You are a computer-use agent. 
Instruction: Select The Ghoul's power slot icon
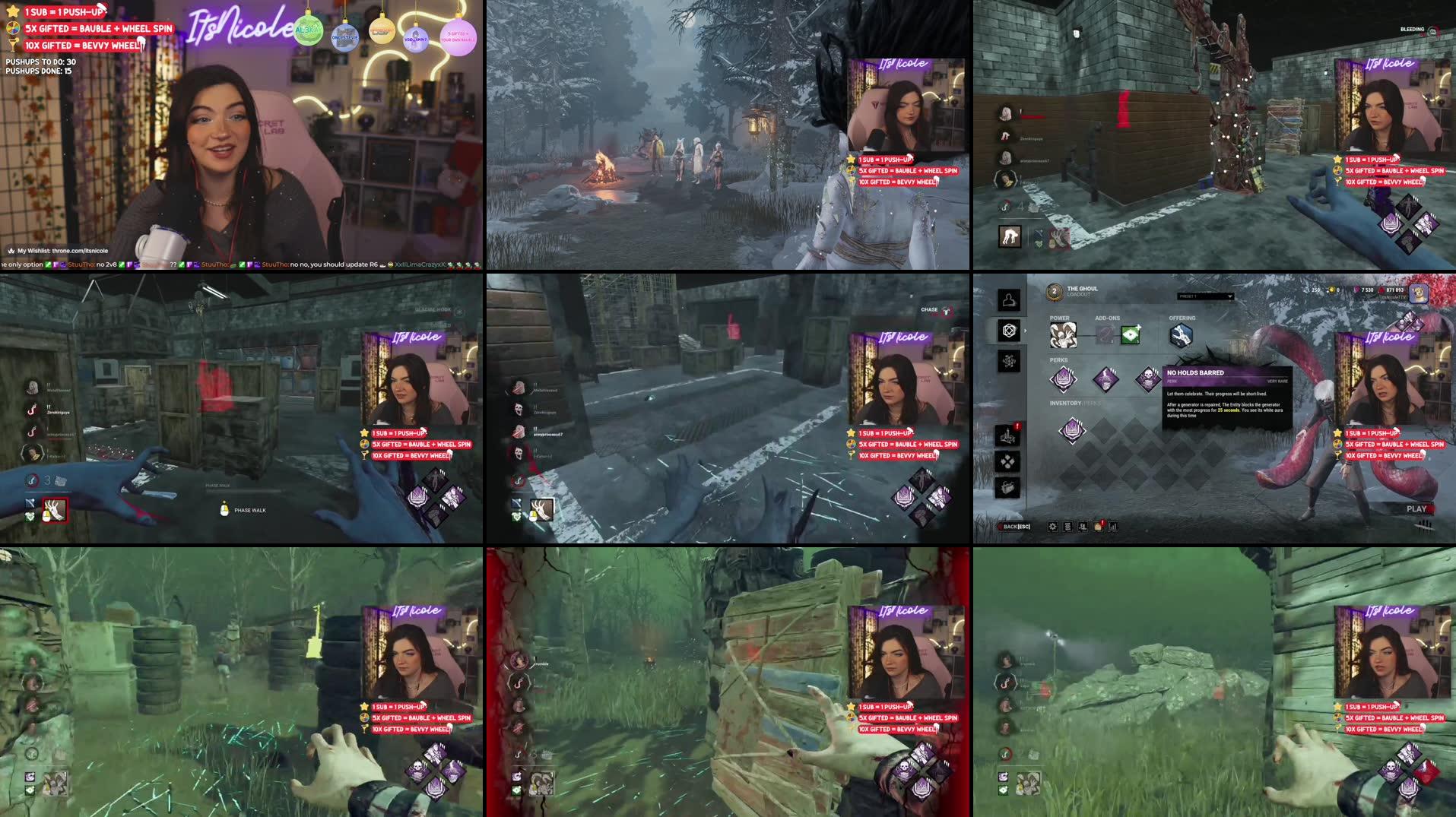(1063, 335)
